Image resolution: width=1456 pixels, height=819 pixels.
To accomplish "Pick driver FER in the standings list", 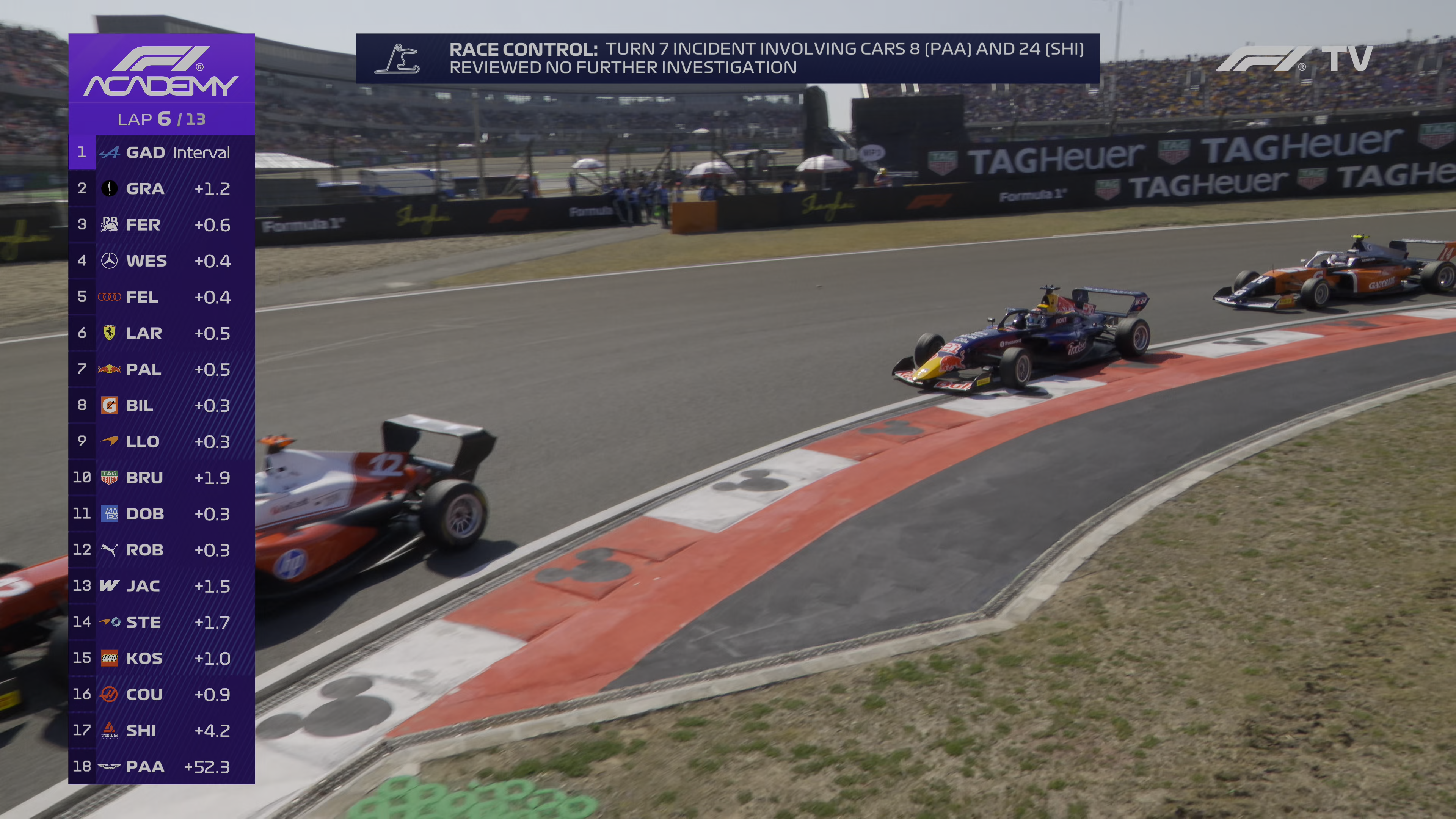I will [x=162, y=225].
